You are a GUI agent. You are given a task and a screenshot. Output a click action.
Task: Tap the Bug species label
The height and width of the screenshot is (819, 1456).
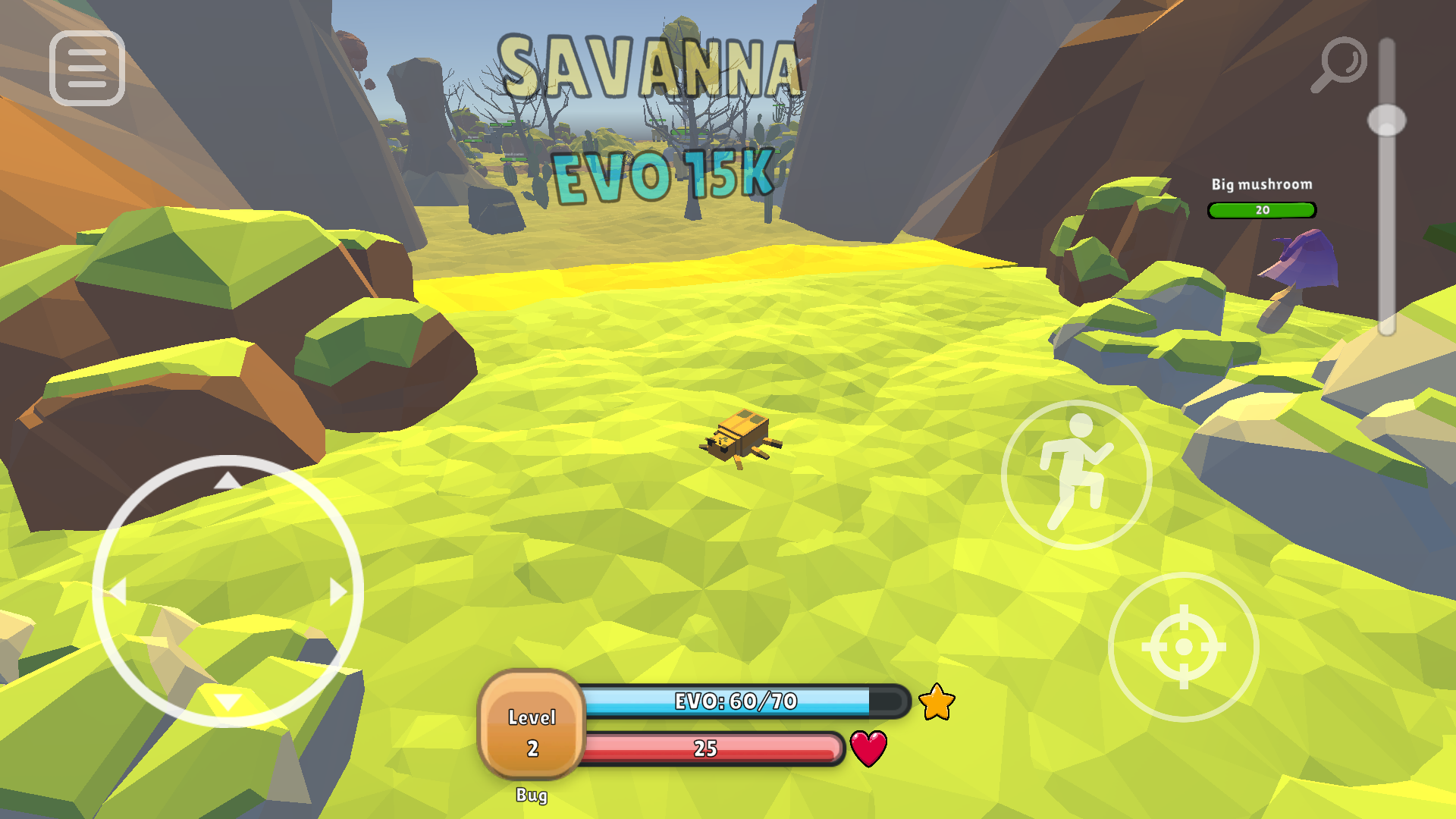coord(533,797)
